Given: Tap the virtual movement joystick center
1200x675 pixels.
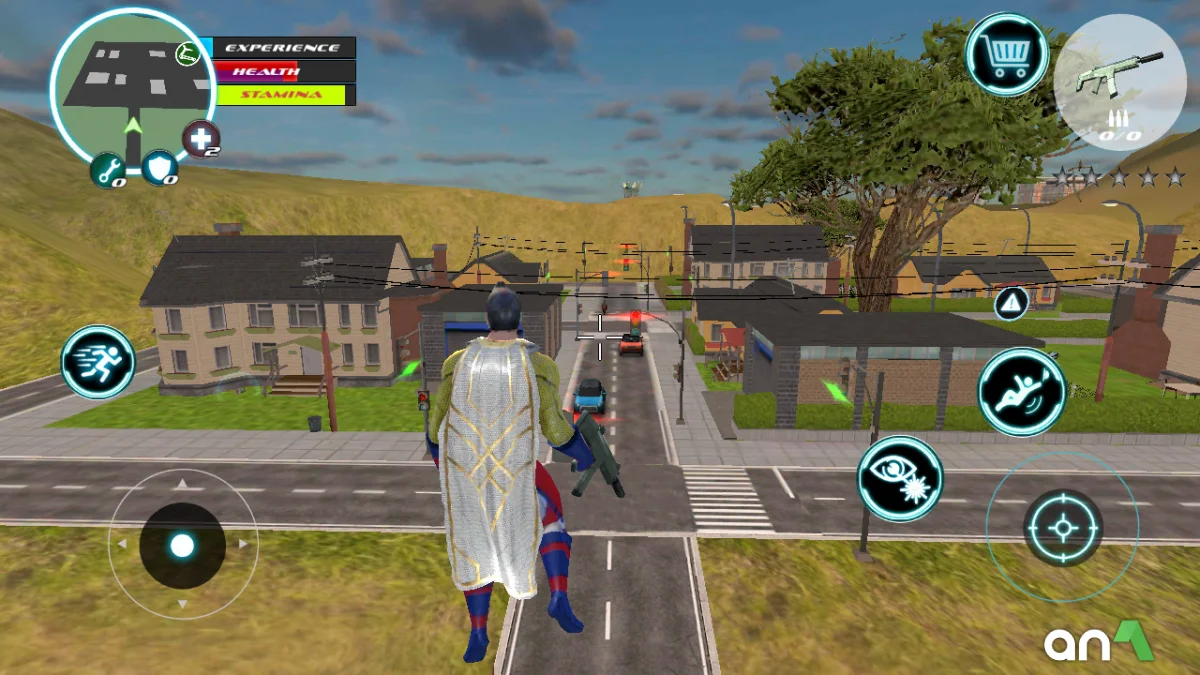Looking at the screenshot, I should pyautogui.click(x=182, y=545).
